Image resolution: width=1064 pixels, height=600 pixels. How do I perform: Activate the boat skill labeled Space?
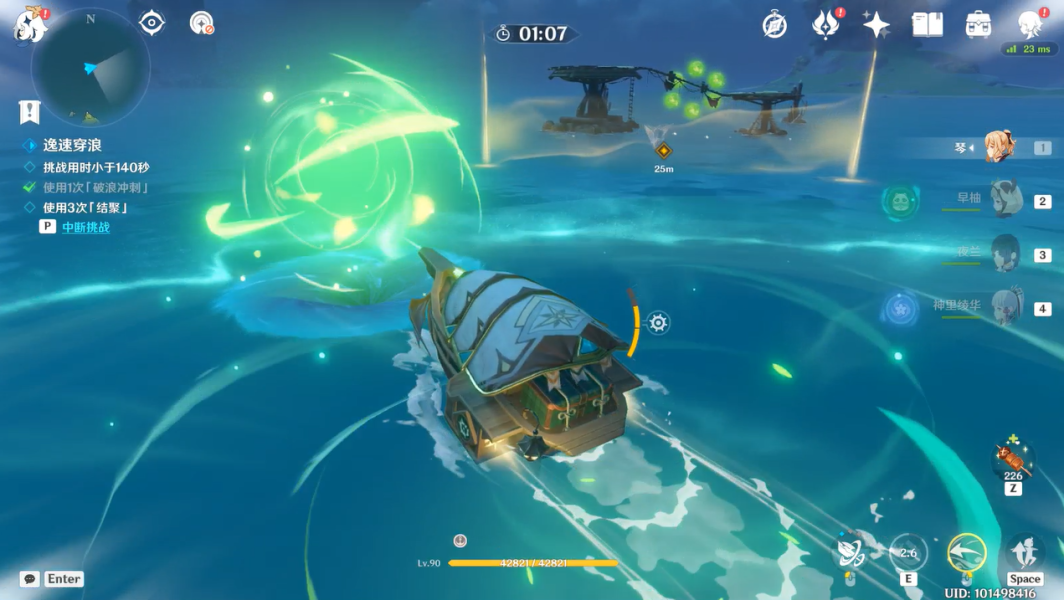click(x=1024, y=553)
